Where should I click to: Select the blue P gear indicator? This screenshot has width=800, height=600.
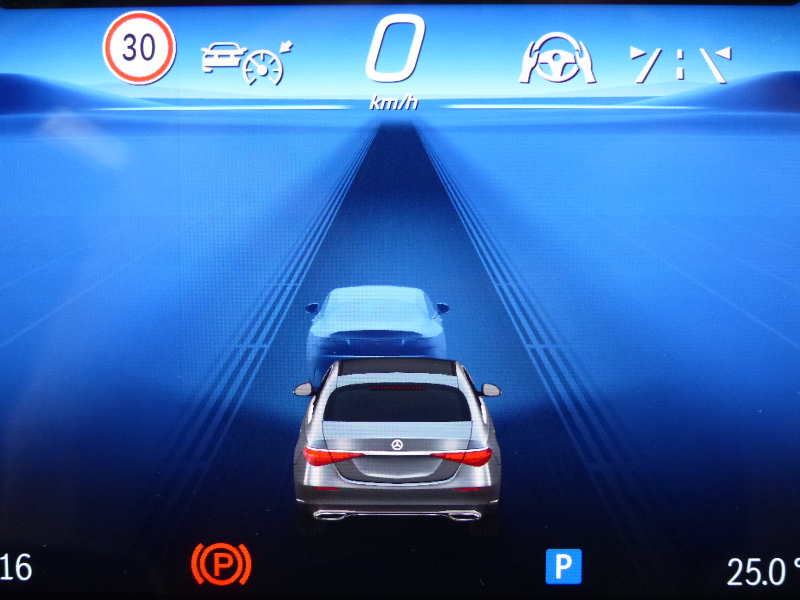point(563,567)
